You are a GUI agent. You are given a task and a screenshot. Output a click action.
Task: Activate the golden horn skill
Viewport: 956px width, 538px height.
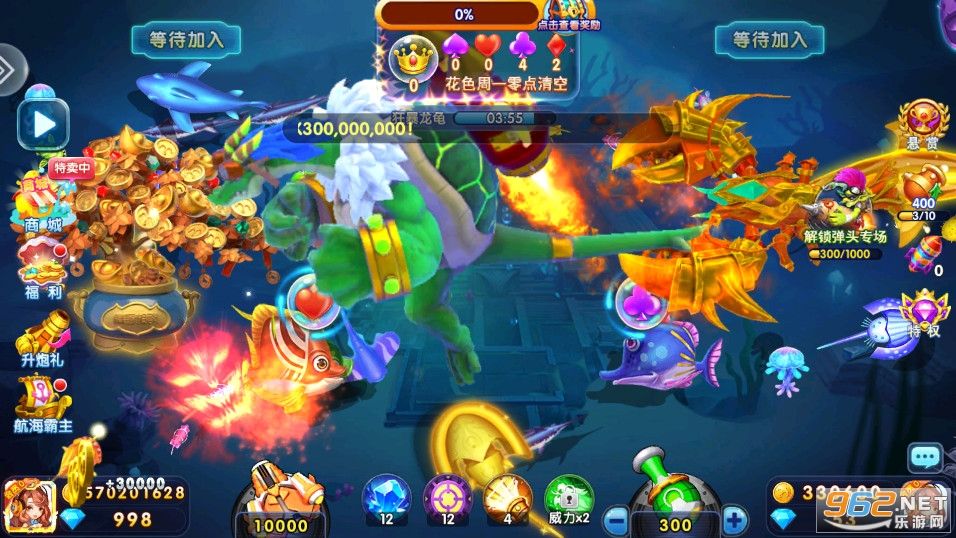coord(507,498)
